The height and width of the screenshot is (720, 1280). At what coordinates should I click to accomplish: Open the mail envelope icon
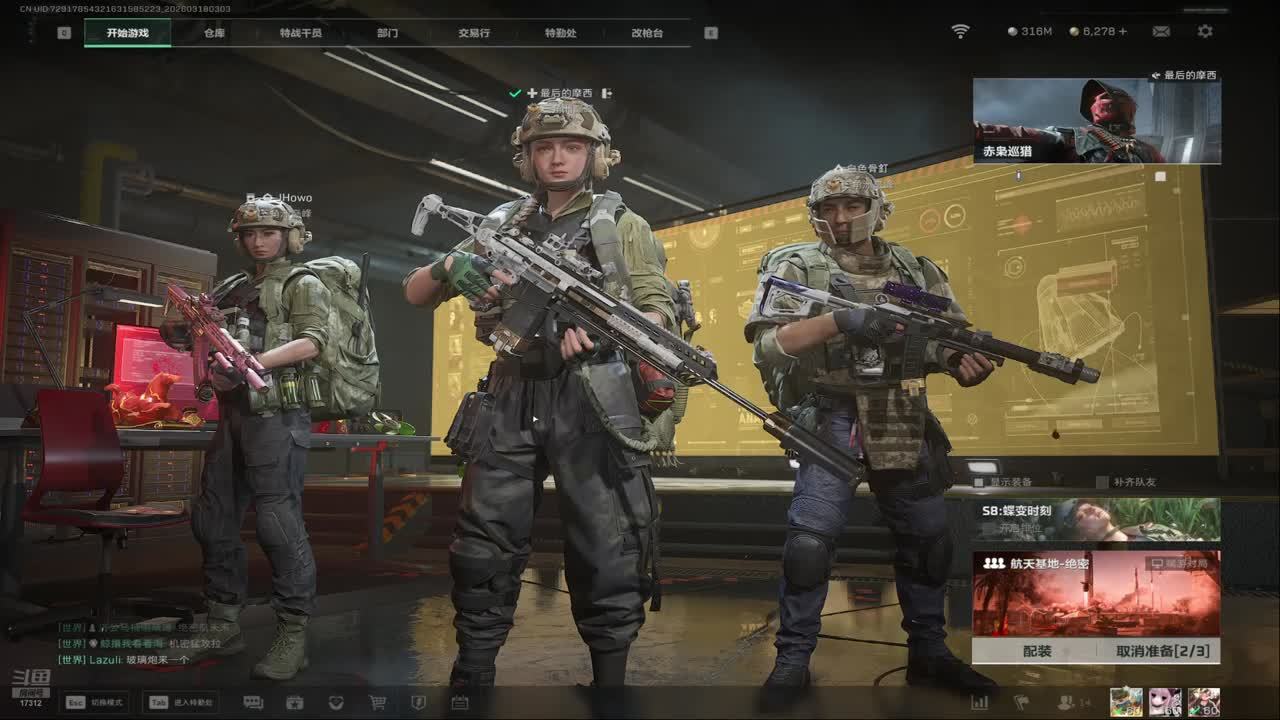point(1161,32)
